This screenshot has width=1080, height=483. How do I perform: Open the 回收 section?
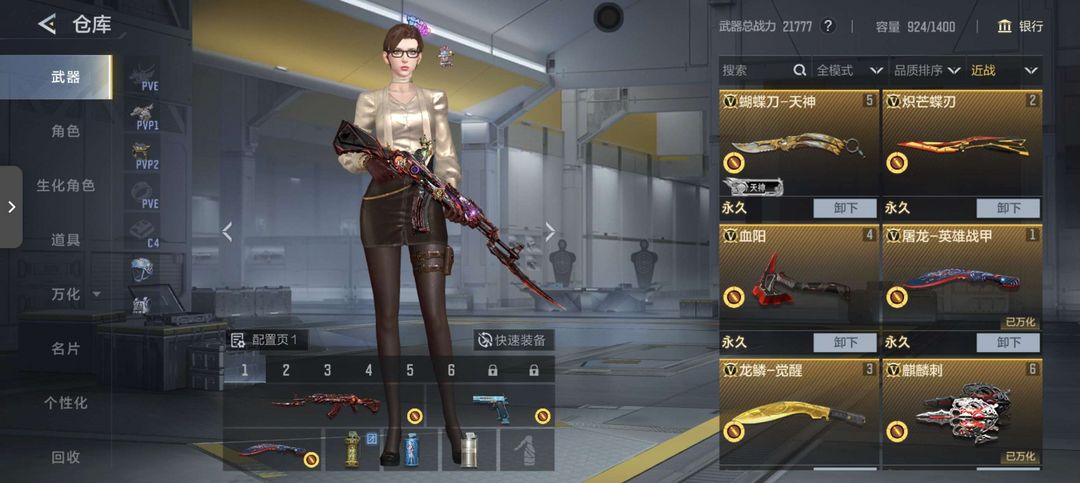(66, 457)
